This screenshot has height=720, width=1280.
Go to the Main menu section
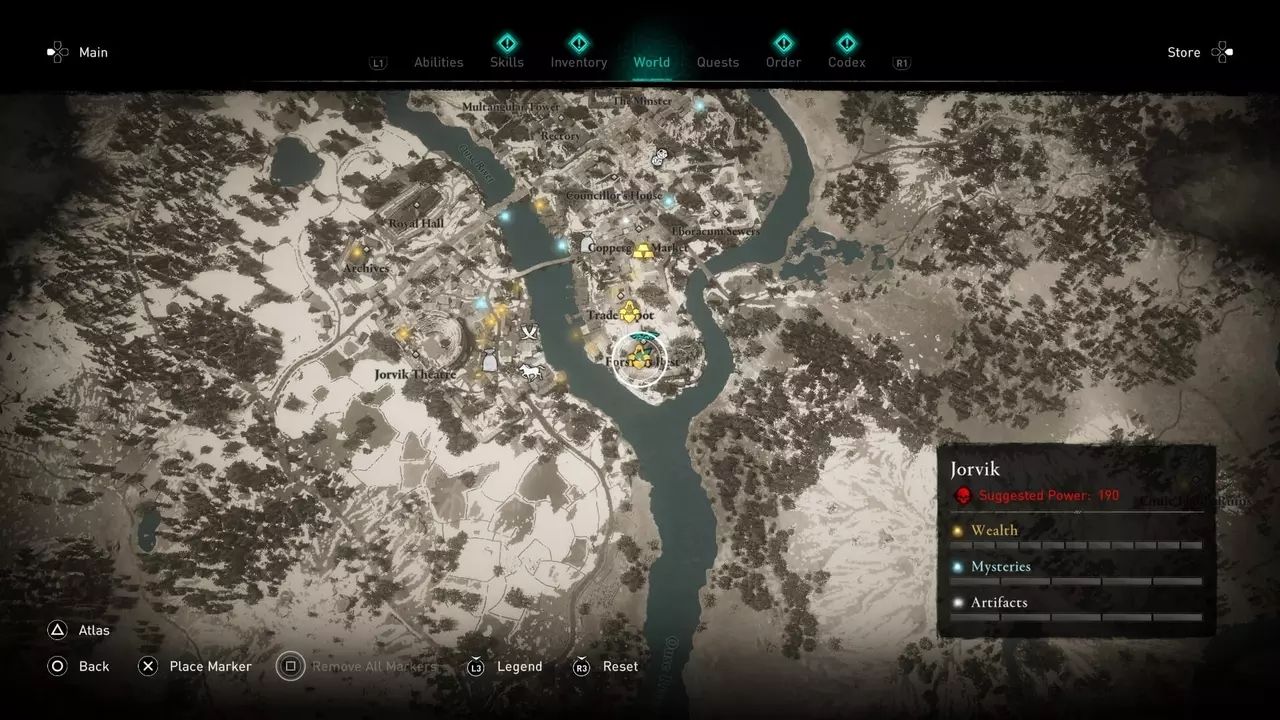click(x=93, y=52)
